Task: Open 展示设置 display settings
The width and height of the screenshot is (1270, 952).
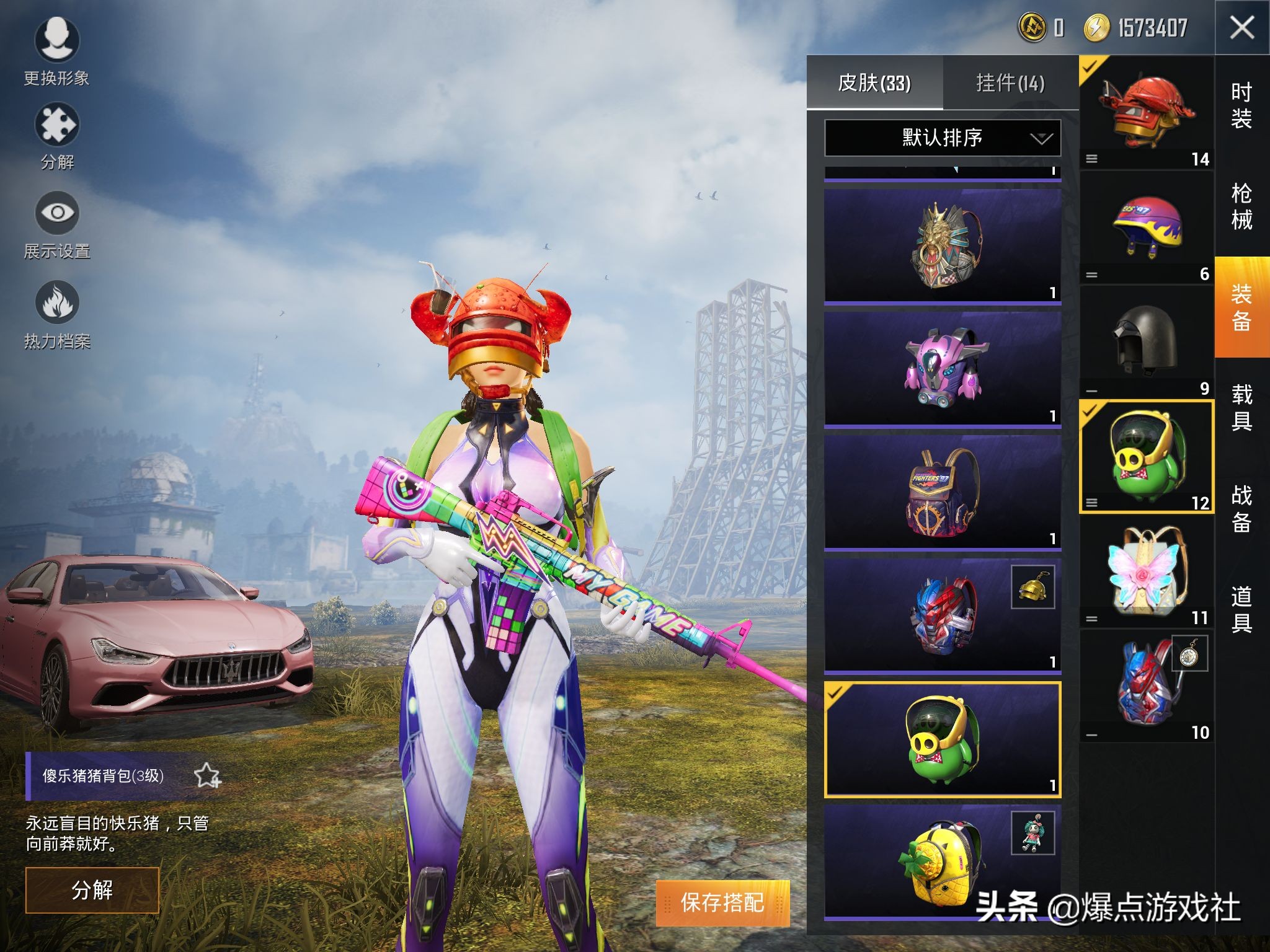Action: [x=56, y=214]
